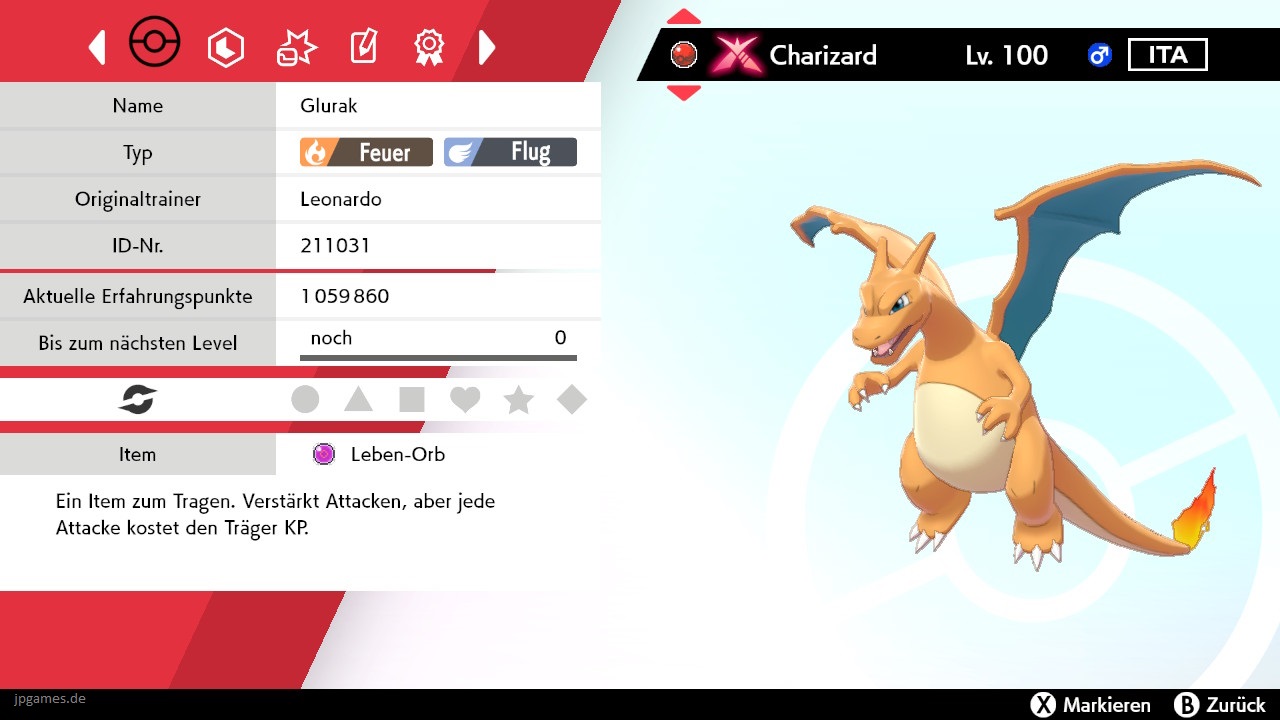Select the Poké Ball summary tab

(155, 45)
